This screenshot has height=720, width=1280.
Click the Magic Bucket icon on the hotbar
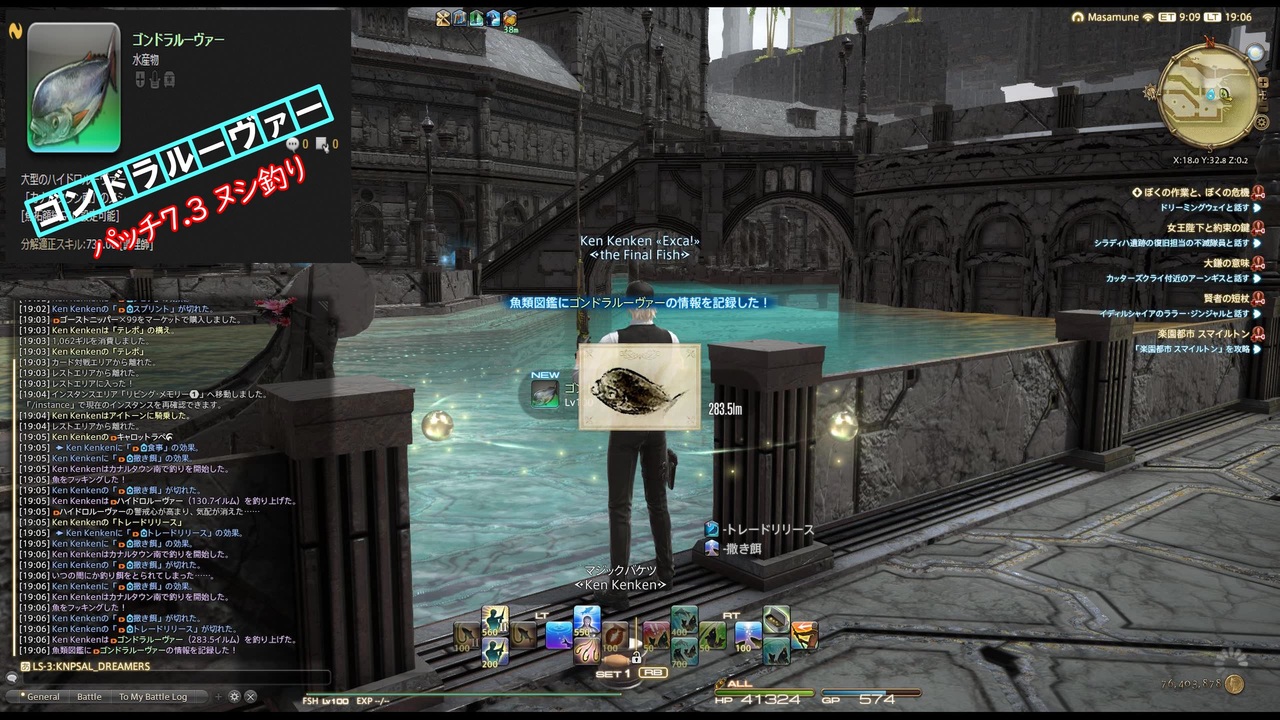tap(776, 619)
